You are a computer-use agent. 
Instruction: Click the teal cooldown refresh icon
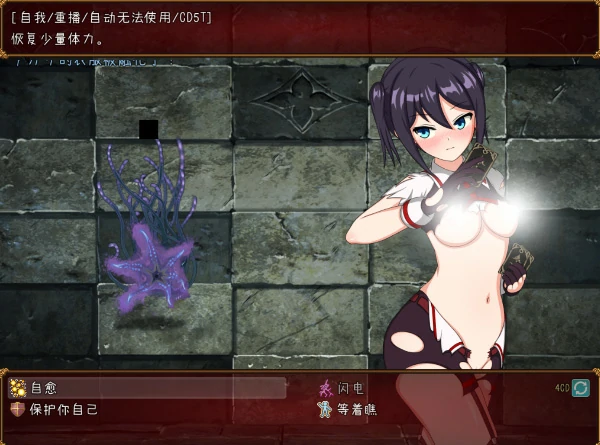580,388
